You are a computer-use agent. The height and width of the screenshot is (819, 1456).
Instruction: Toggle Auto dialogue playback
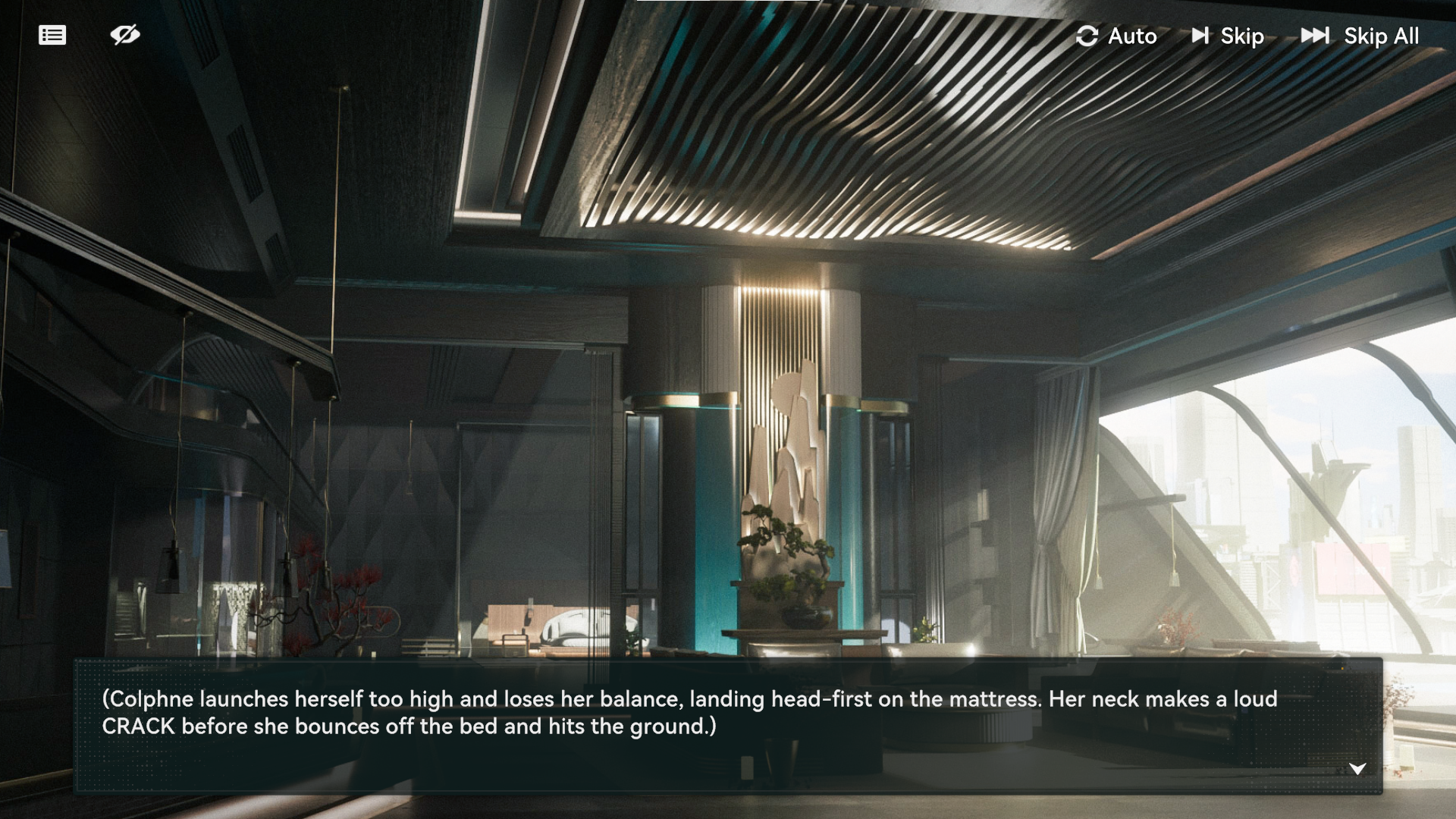[x=1116, y=36]
